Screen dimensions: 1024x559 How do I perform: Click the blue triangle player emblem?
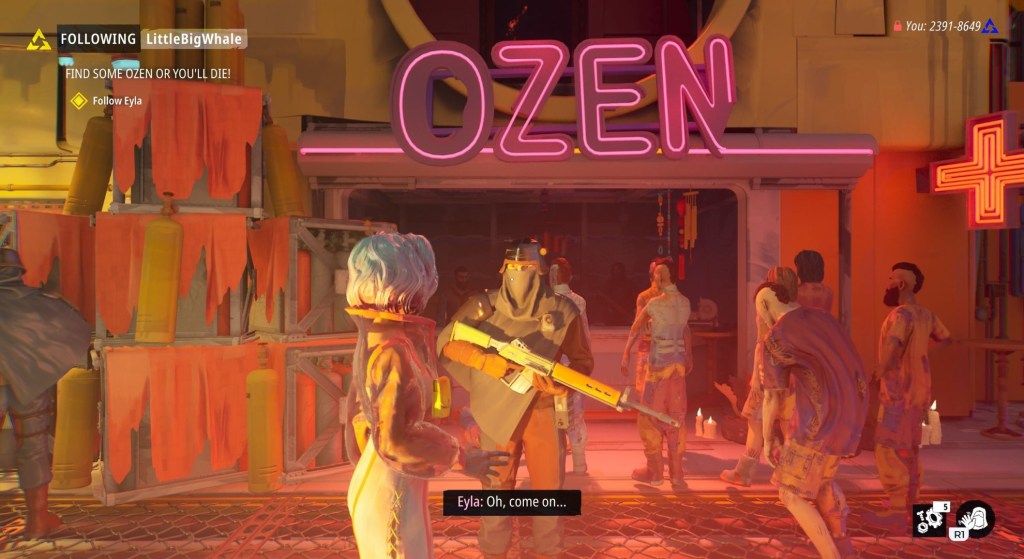coord(990,26)
